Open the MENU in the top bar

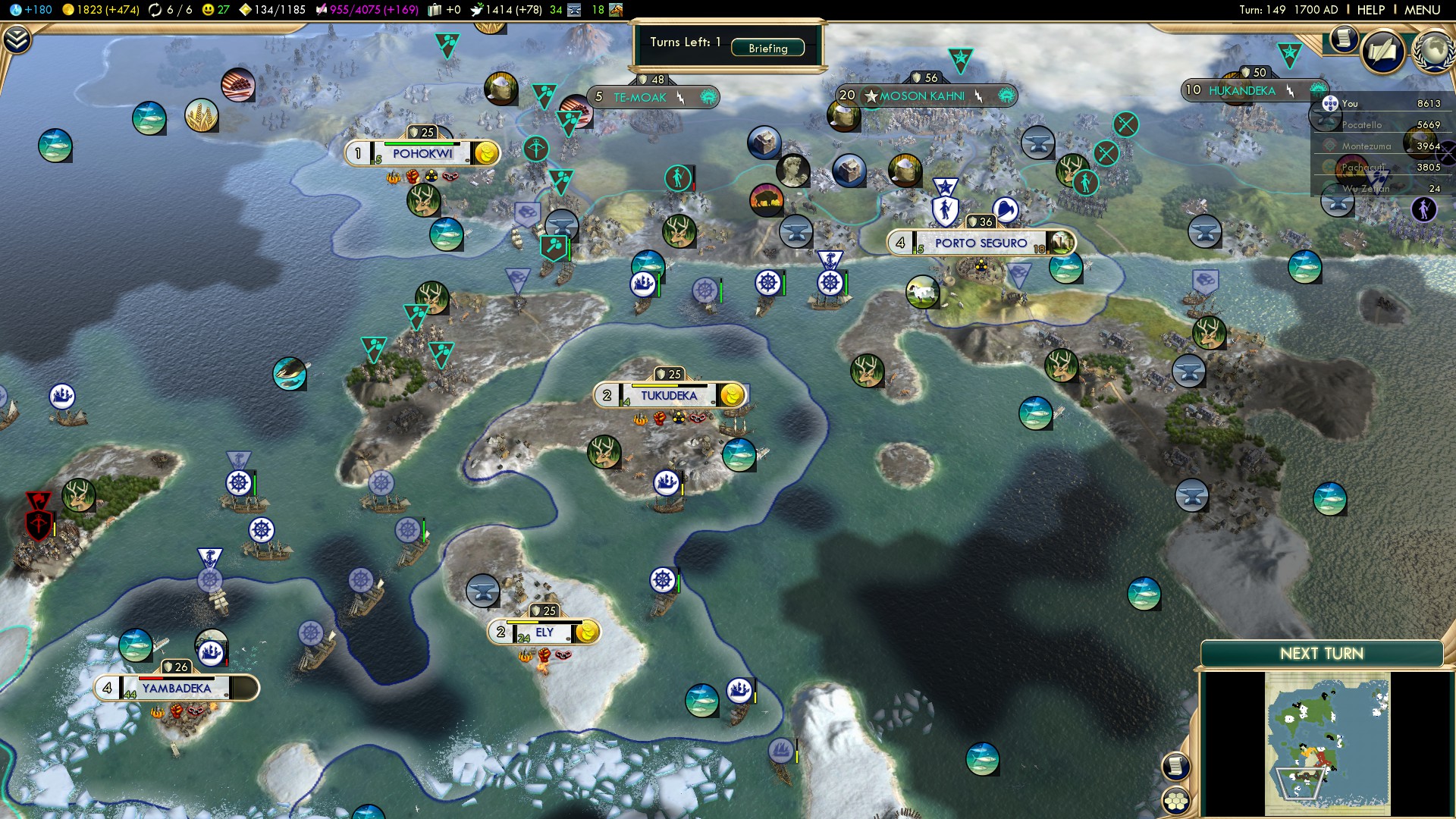click(x=1422, y=10)
